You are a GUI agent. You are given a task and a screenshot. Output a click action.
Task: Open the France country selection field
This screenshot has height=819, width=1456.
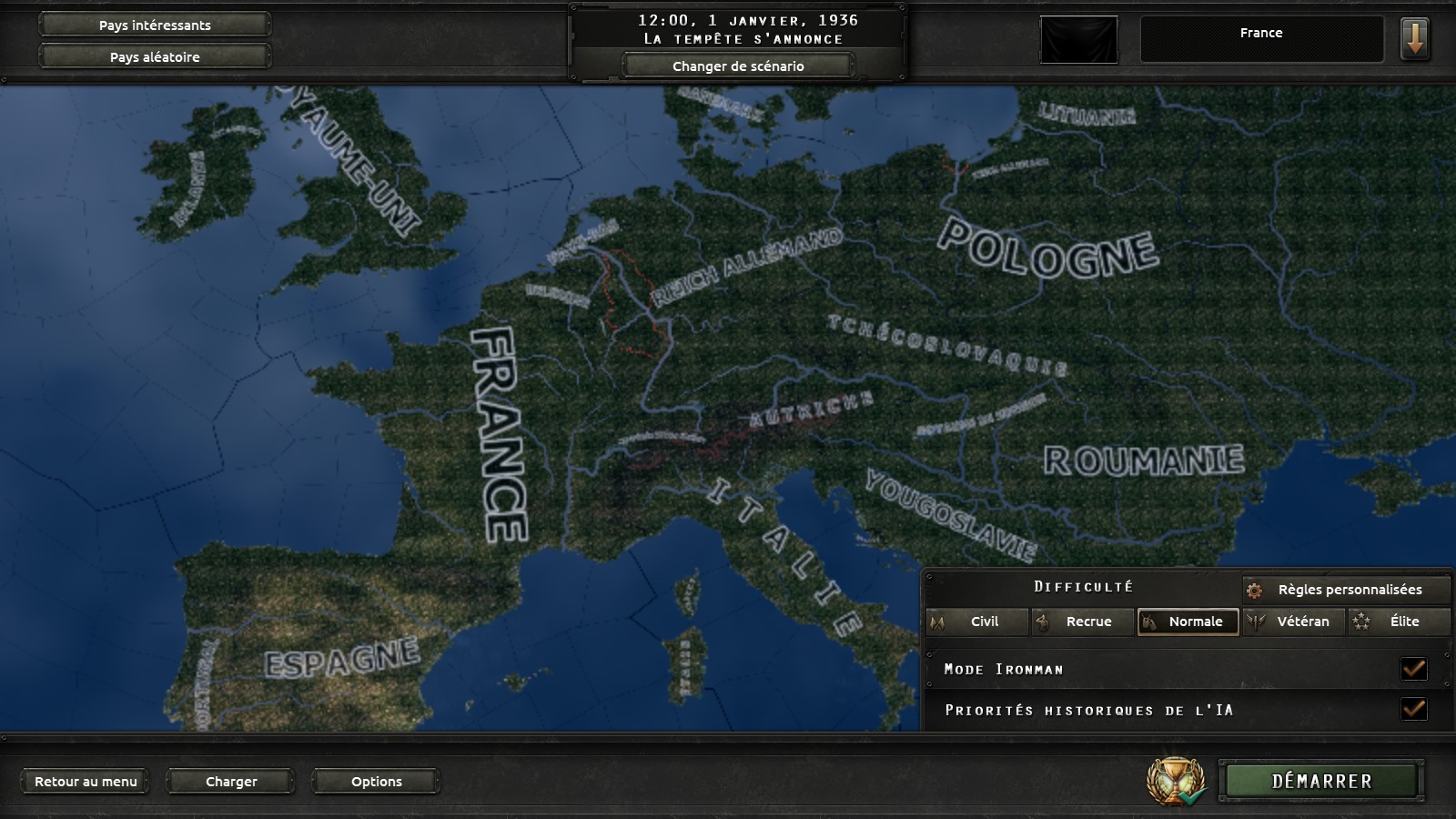click(x=1261, y=33)
